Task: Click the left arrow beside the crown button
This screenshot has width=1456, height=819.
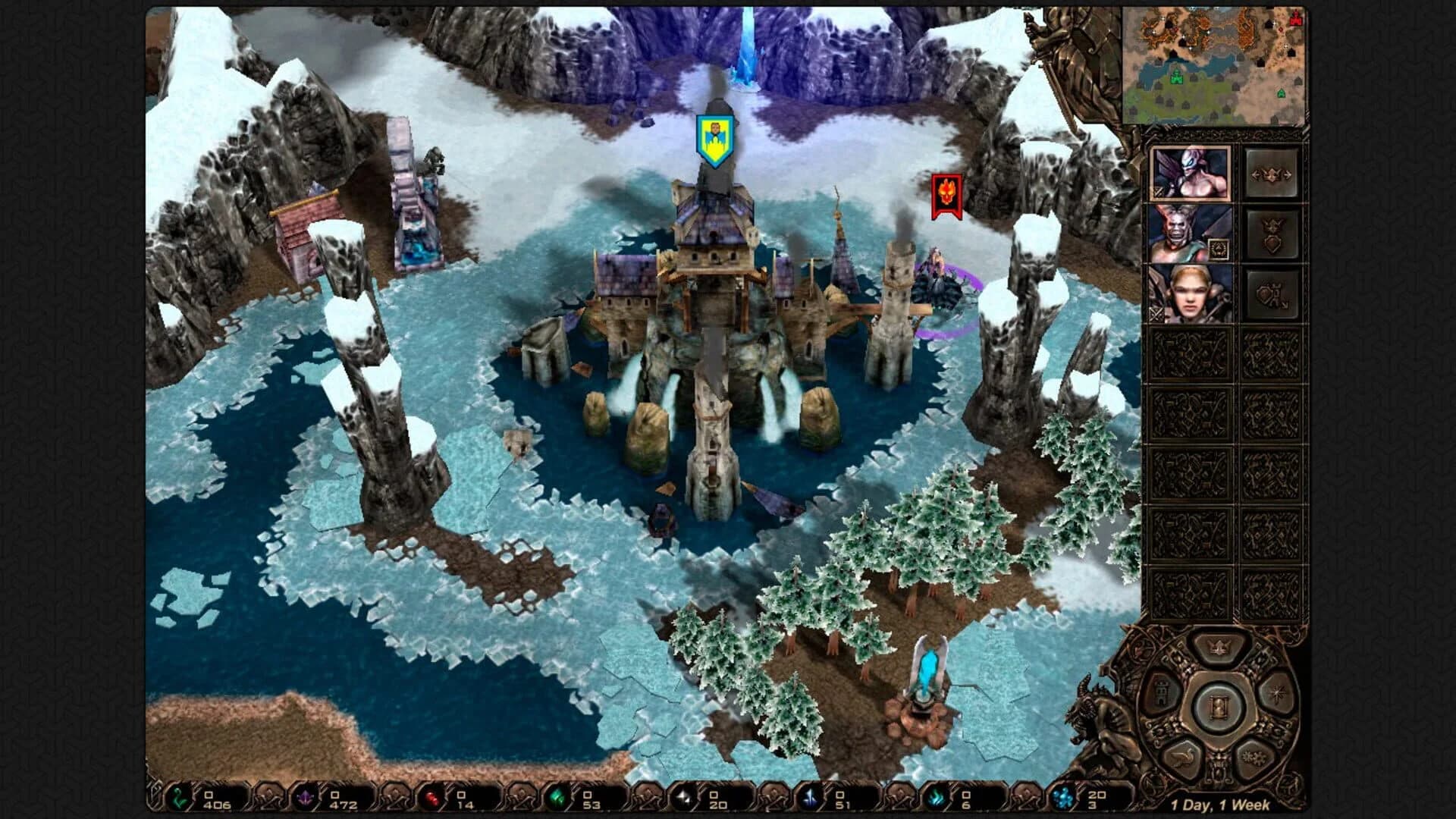Action: pyautogui.click(x=1255, y=175)
